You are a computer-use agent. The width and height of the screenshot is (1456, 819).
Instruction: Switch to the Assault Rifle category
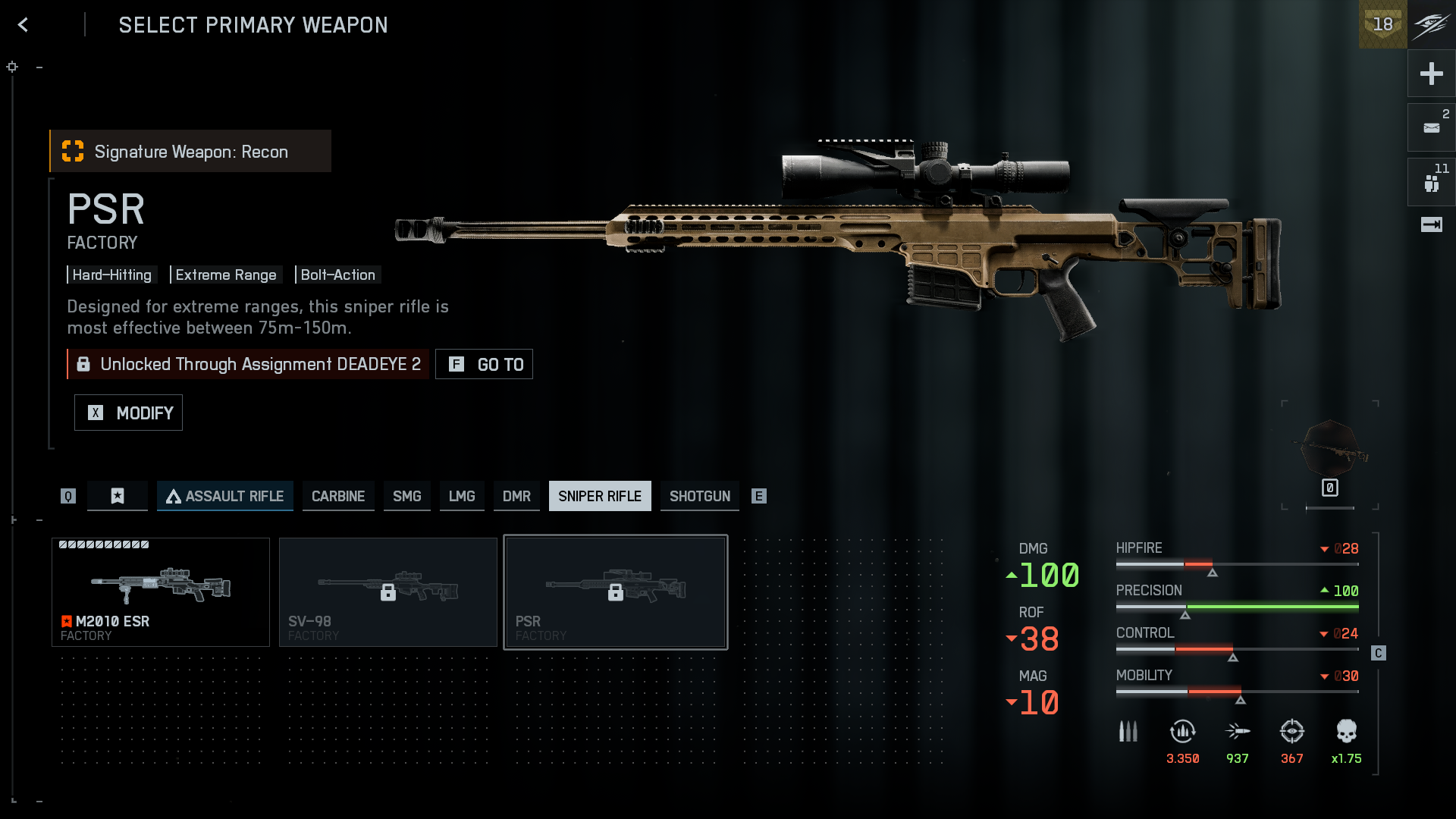(225, 496)
